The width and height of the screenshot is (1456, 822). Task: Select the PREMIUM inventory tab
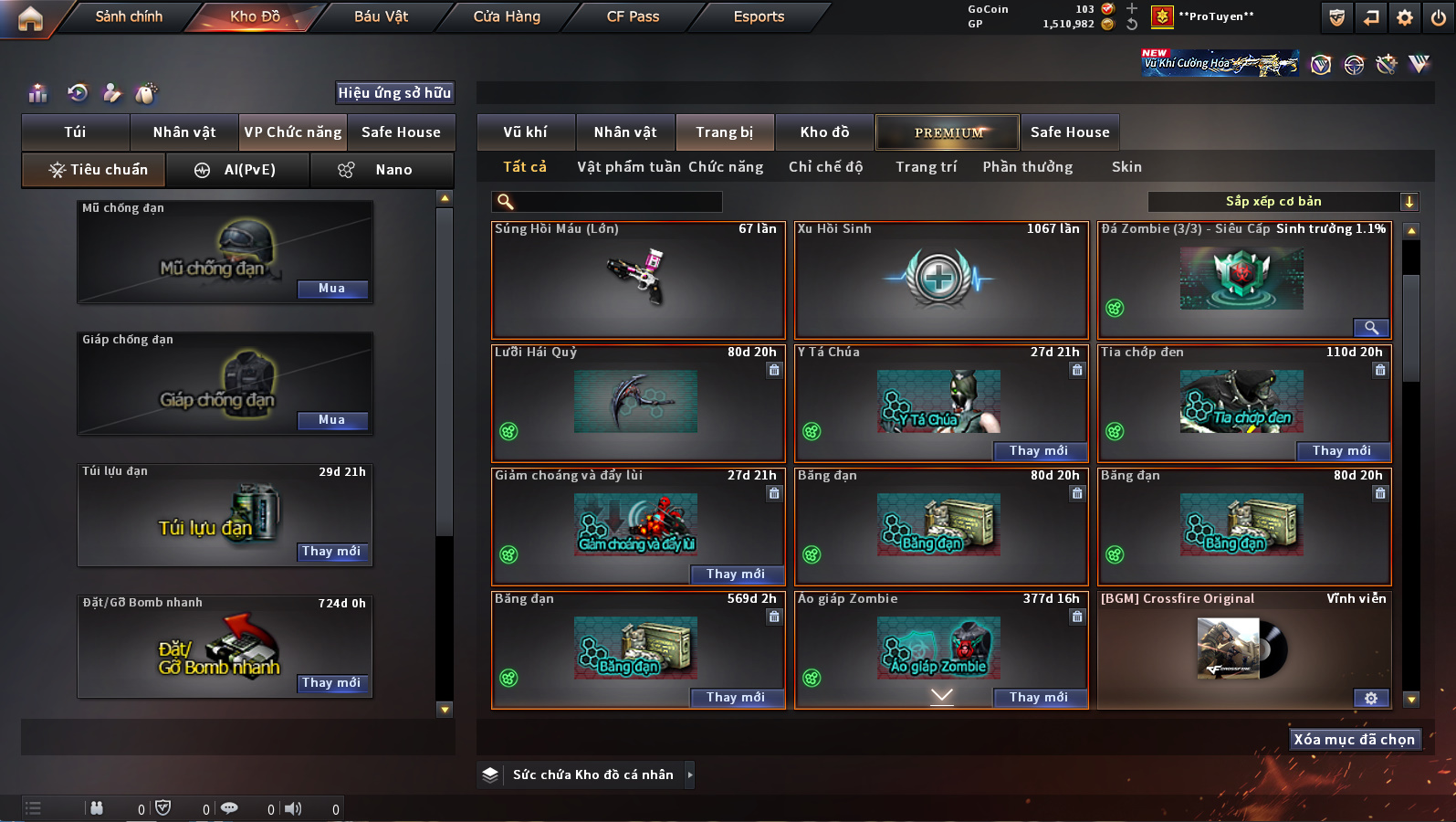(948, 132)
